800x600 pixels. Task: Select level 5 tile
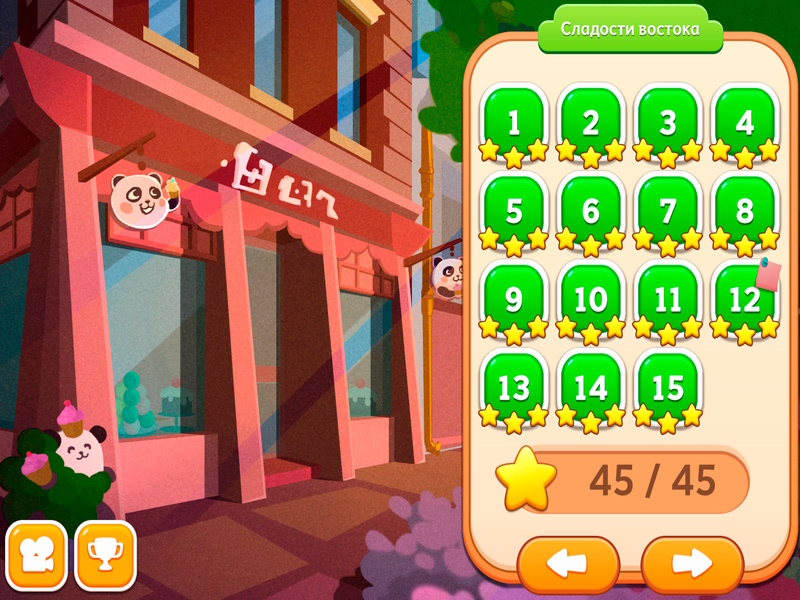click(x=514, y=211)
